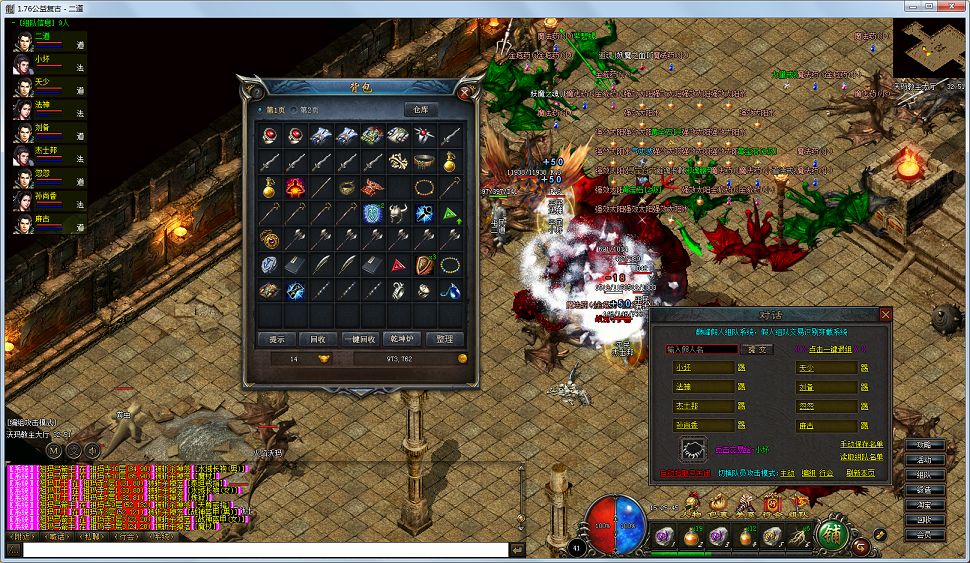This screenshot has width=970, height=563.
Task: Open the 仓库 warehouse button
Action: click(422, 109)
